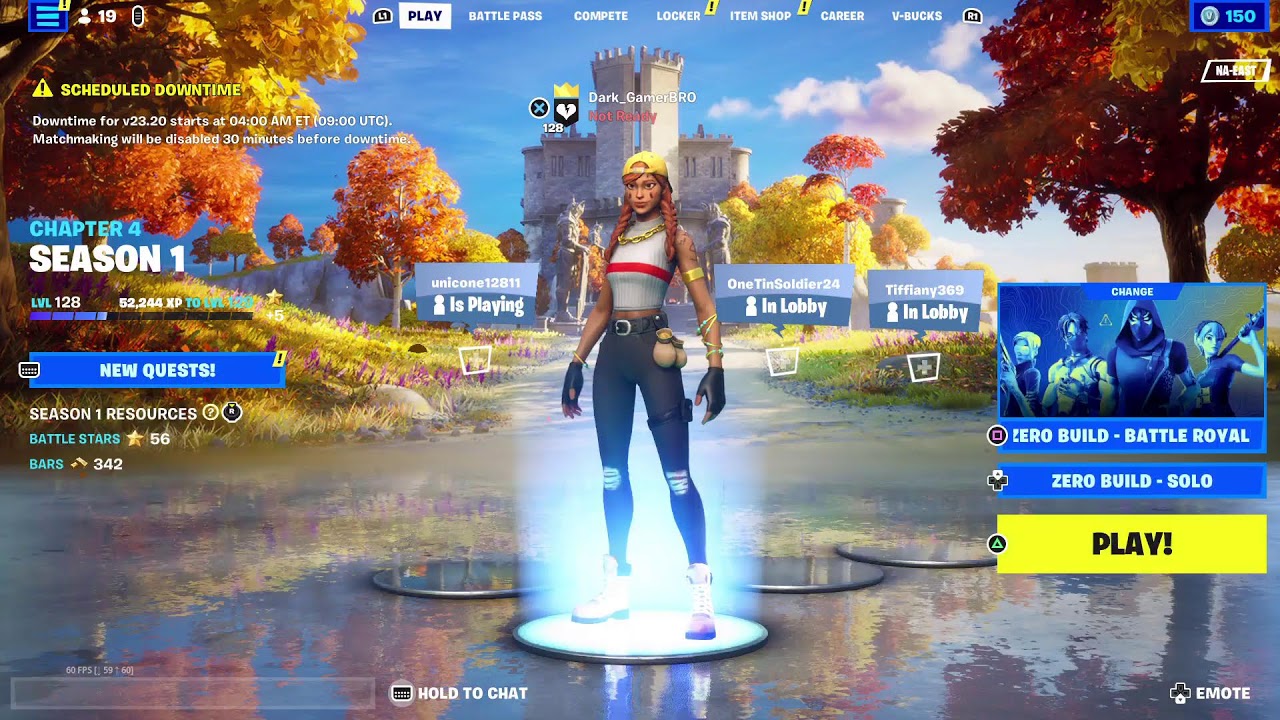Image resolution: width=1280 pixels, height=720 pixels.
Task: Switch to the Battle Pass tab
Action: [505, 16]
